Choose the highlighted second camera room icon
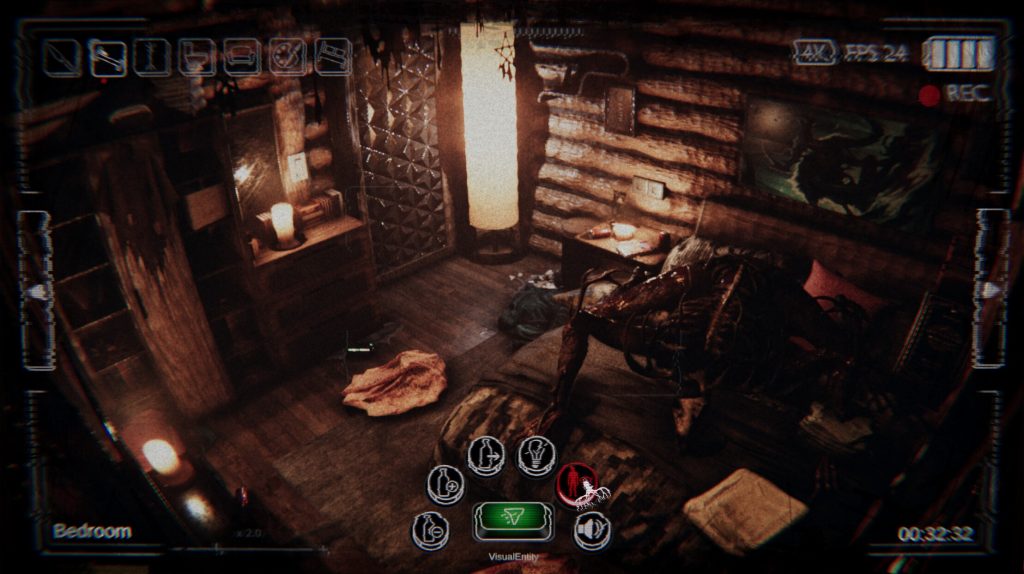Screen dimensions: 1024x574 (107, 57)
